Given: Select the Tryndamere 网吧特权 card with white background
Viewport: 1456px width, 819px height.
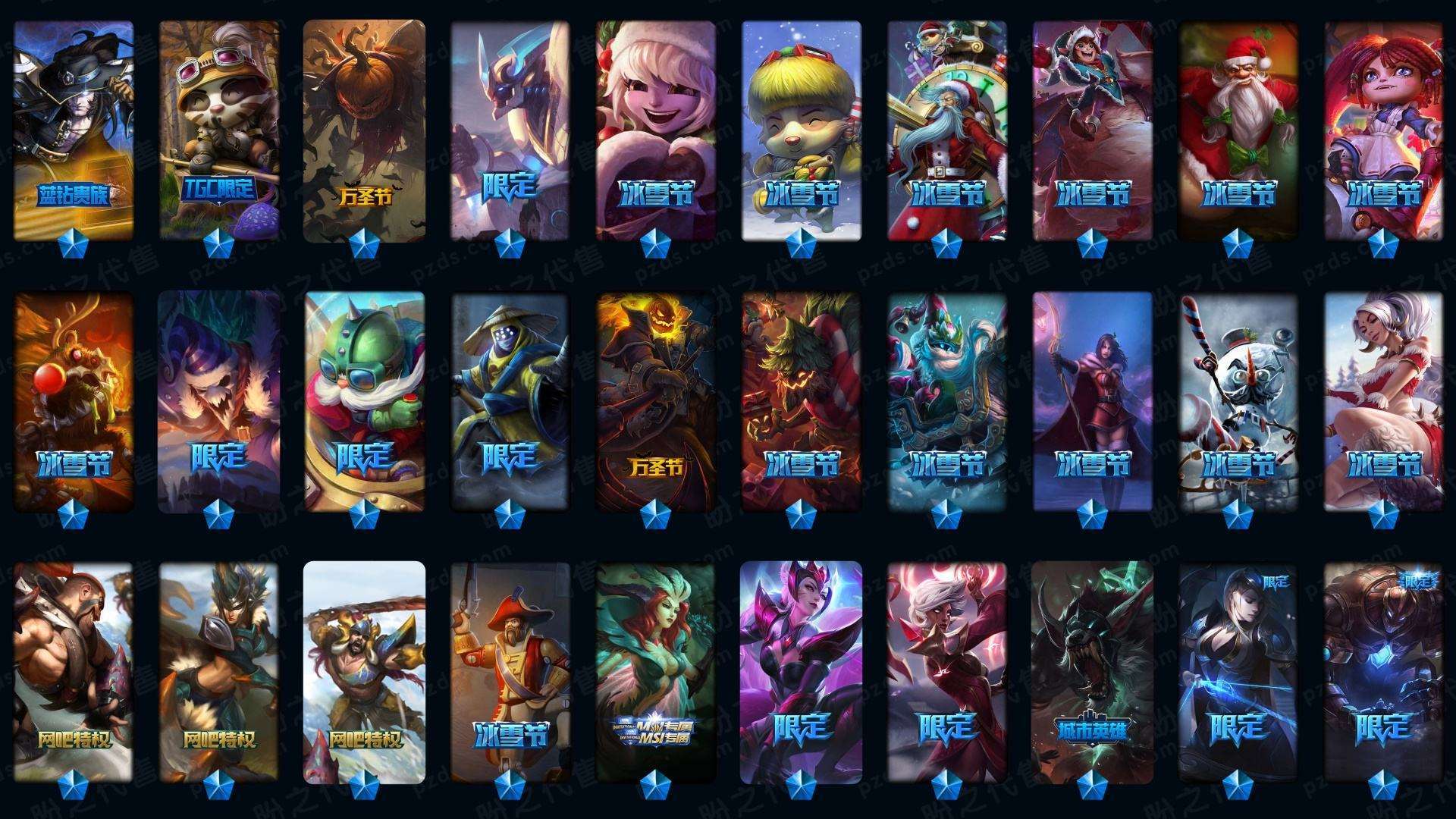Looking at the screenshot, I should (365, 671).
